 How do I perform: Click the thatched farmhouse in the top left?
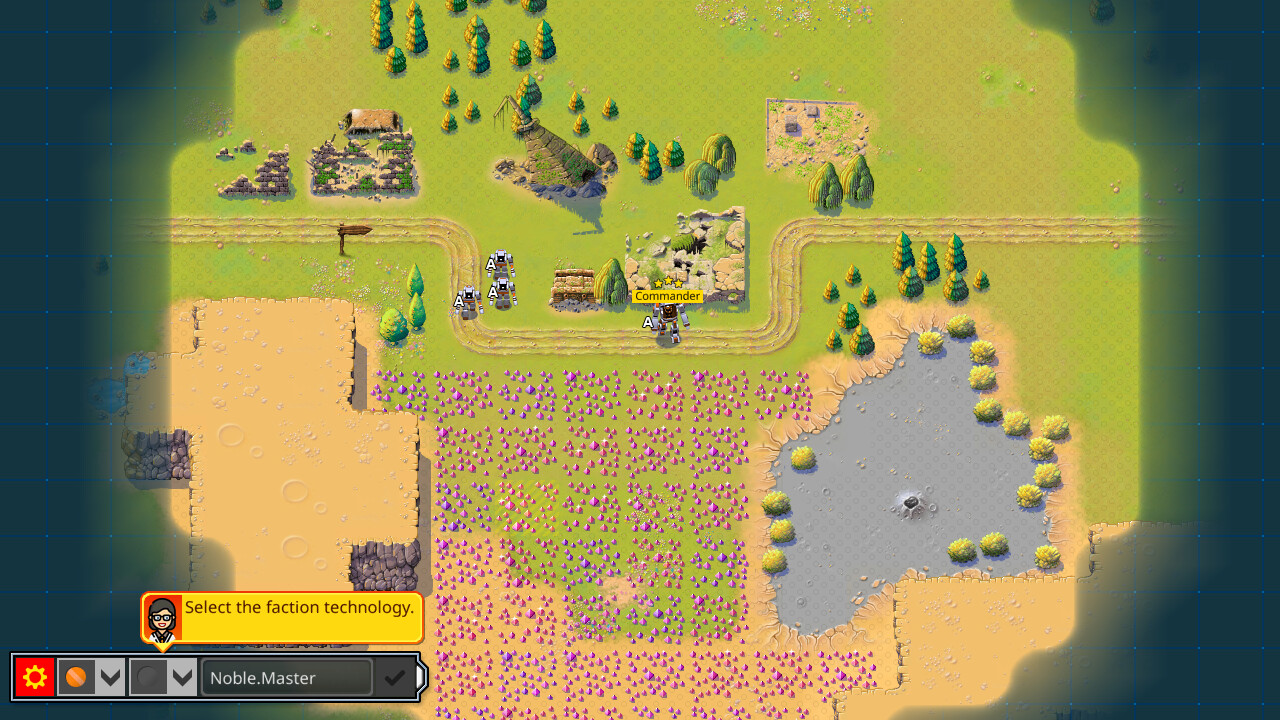tap(367, 122)
